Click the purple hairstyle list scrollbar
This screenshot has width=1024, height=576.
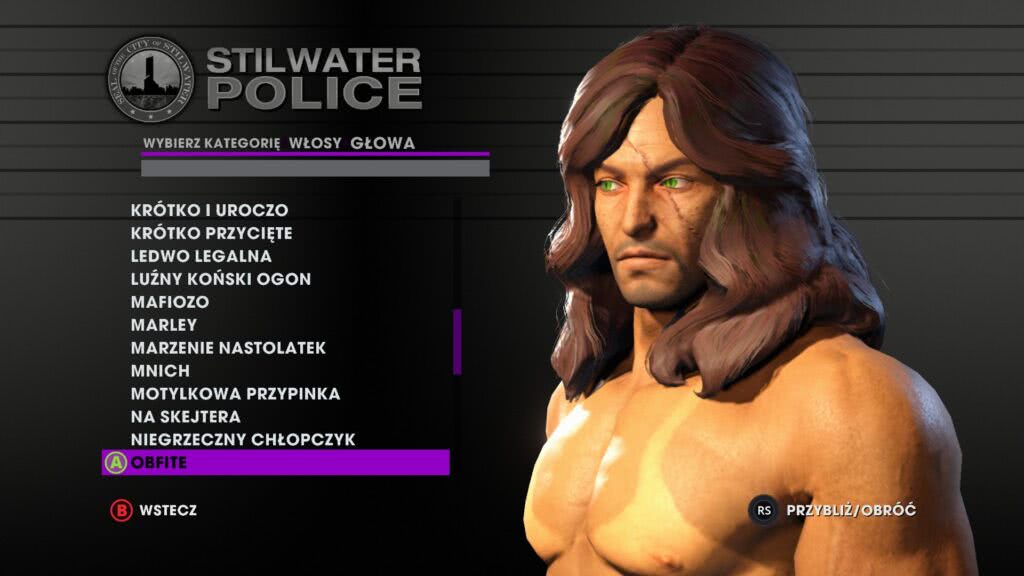457,341
